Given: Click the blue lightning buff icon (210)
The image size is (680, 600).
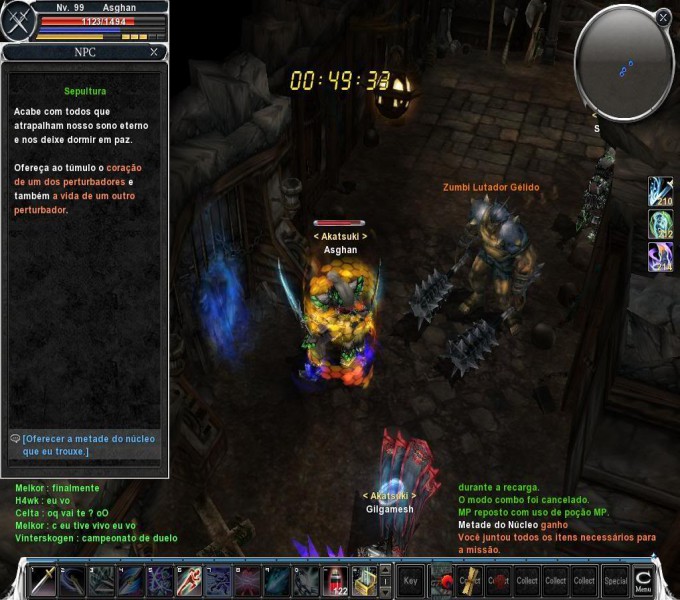Looking at the screenshot, I should pos(660,190).
